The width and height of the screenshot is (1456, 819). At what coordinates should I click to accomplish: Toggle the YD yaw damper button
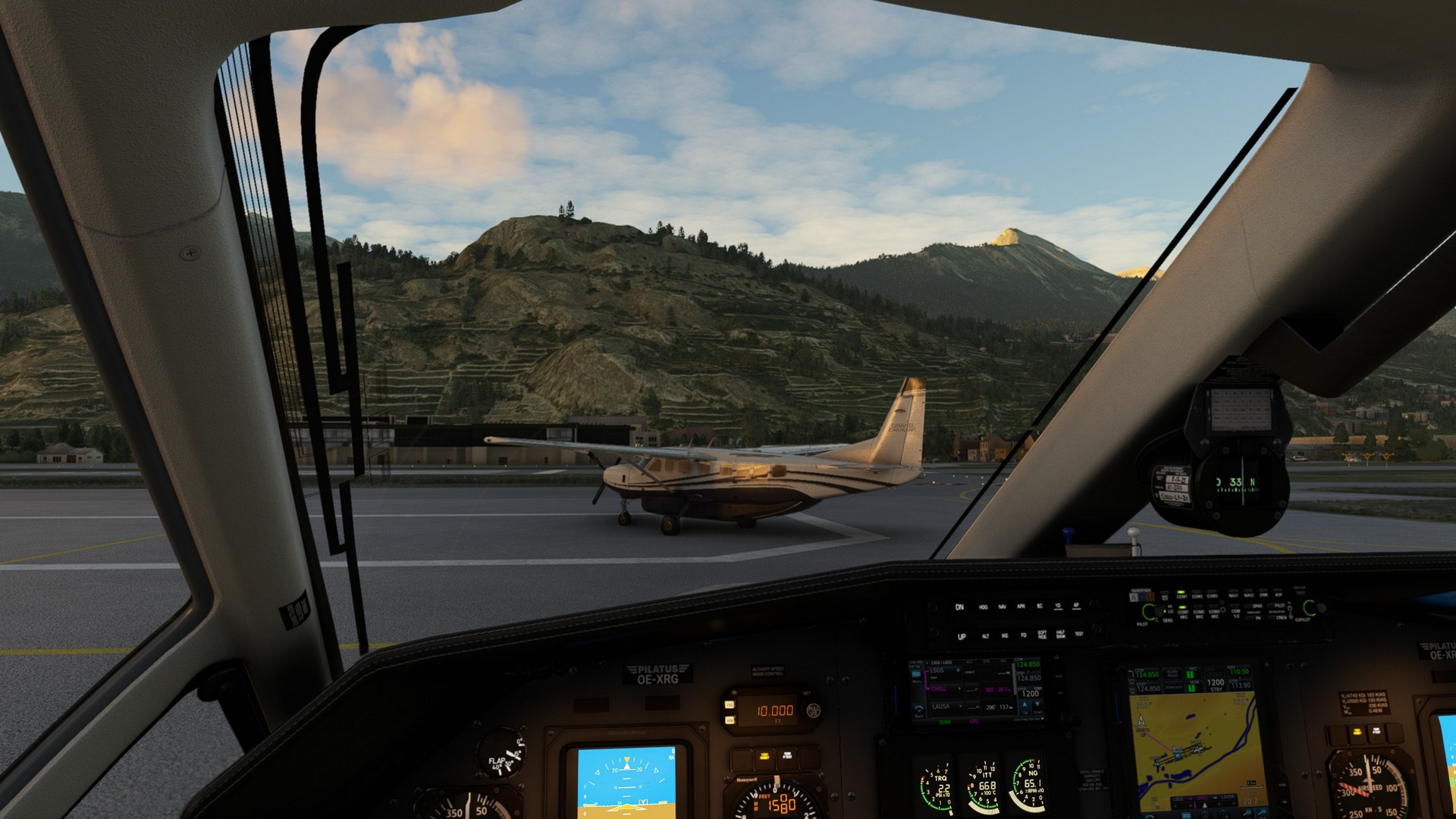pyautogui.click(x=1058, y=607)
